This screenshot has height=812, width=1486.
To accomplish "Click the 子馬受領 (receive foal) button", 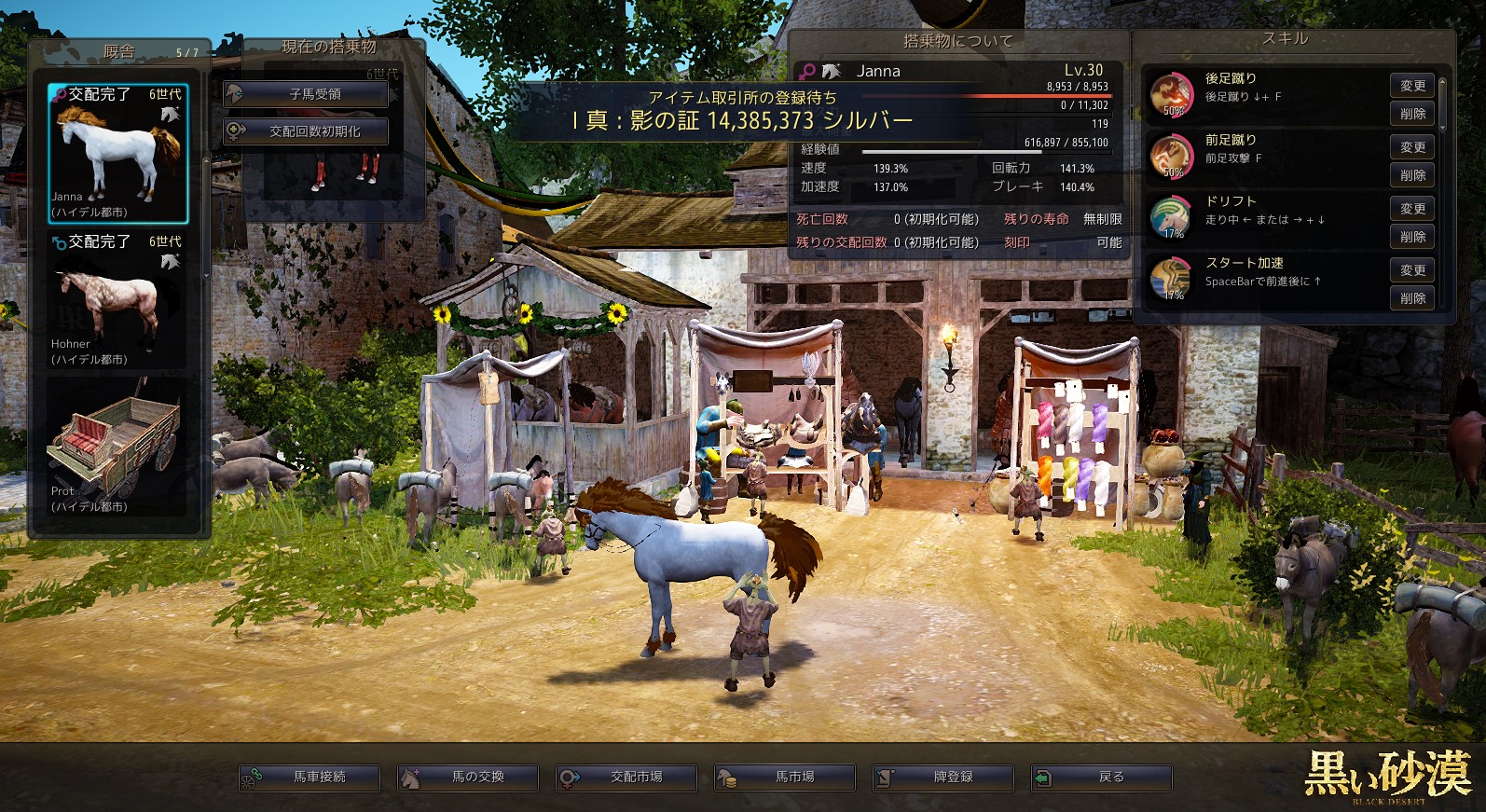I will (x=306, y=94).
